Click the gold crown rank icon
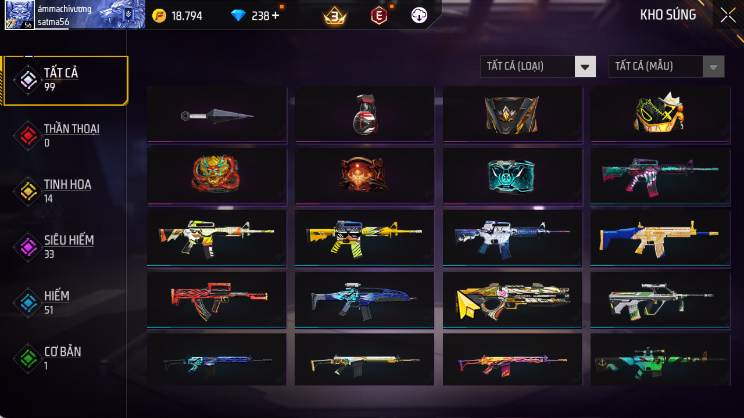744x418 pixels. coord(334,16)
